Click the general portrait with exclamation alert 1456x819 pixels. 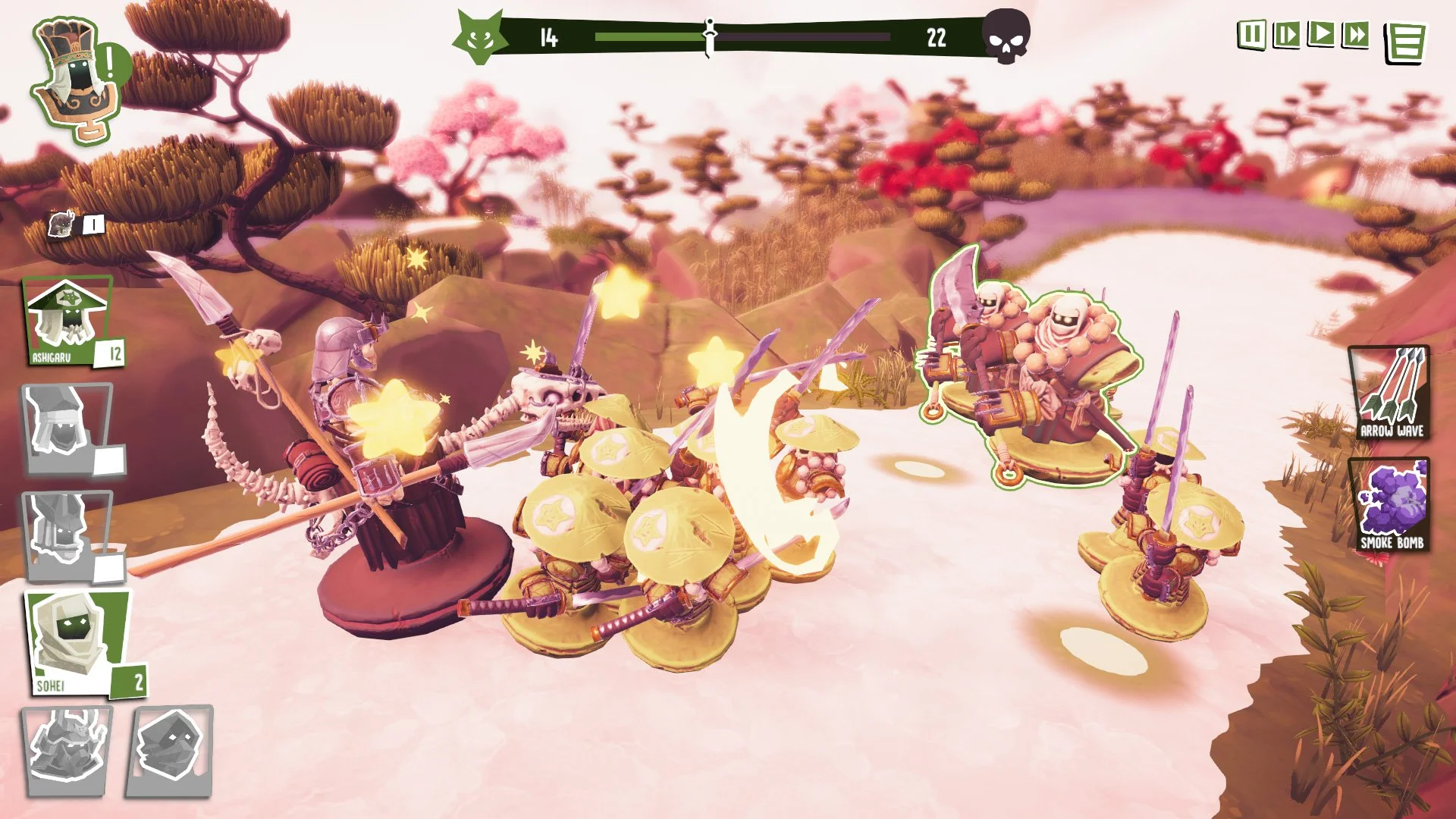[76, 80]
